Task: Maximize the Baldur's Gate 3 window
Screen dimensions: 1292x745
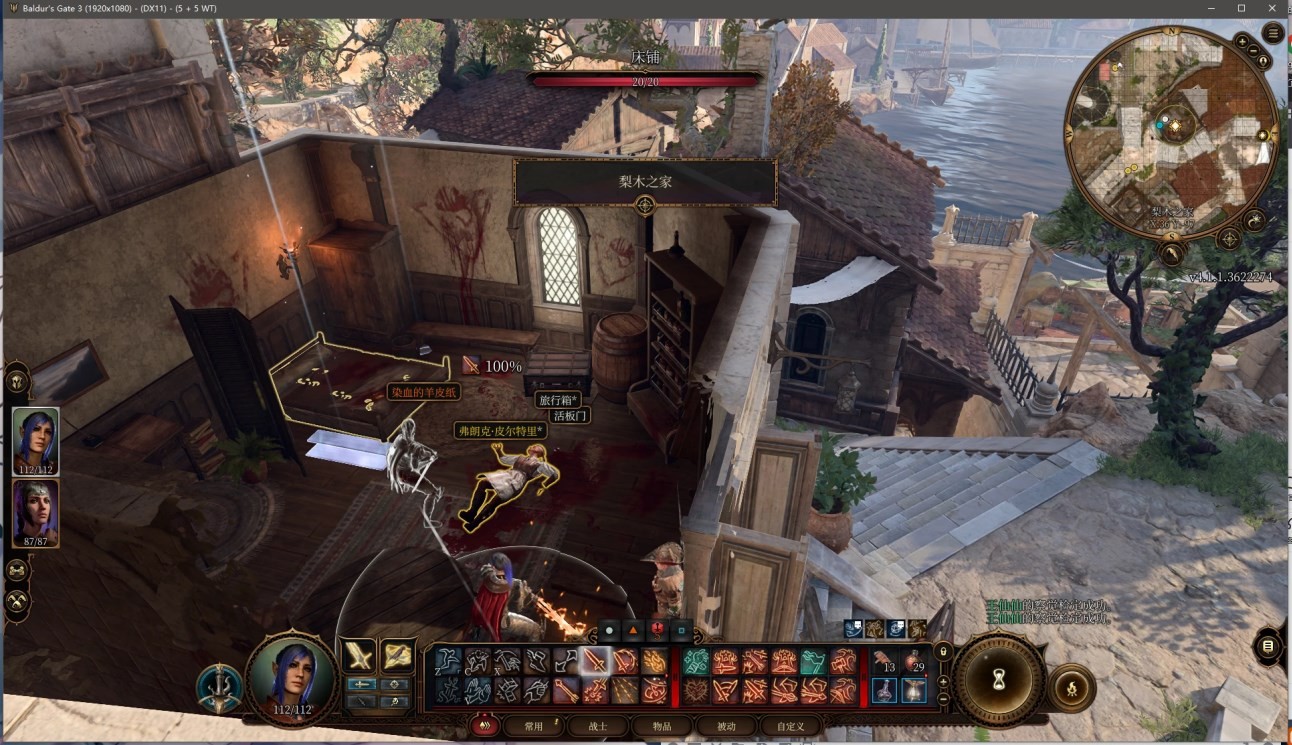Action: (1241, 8)
